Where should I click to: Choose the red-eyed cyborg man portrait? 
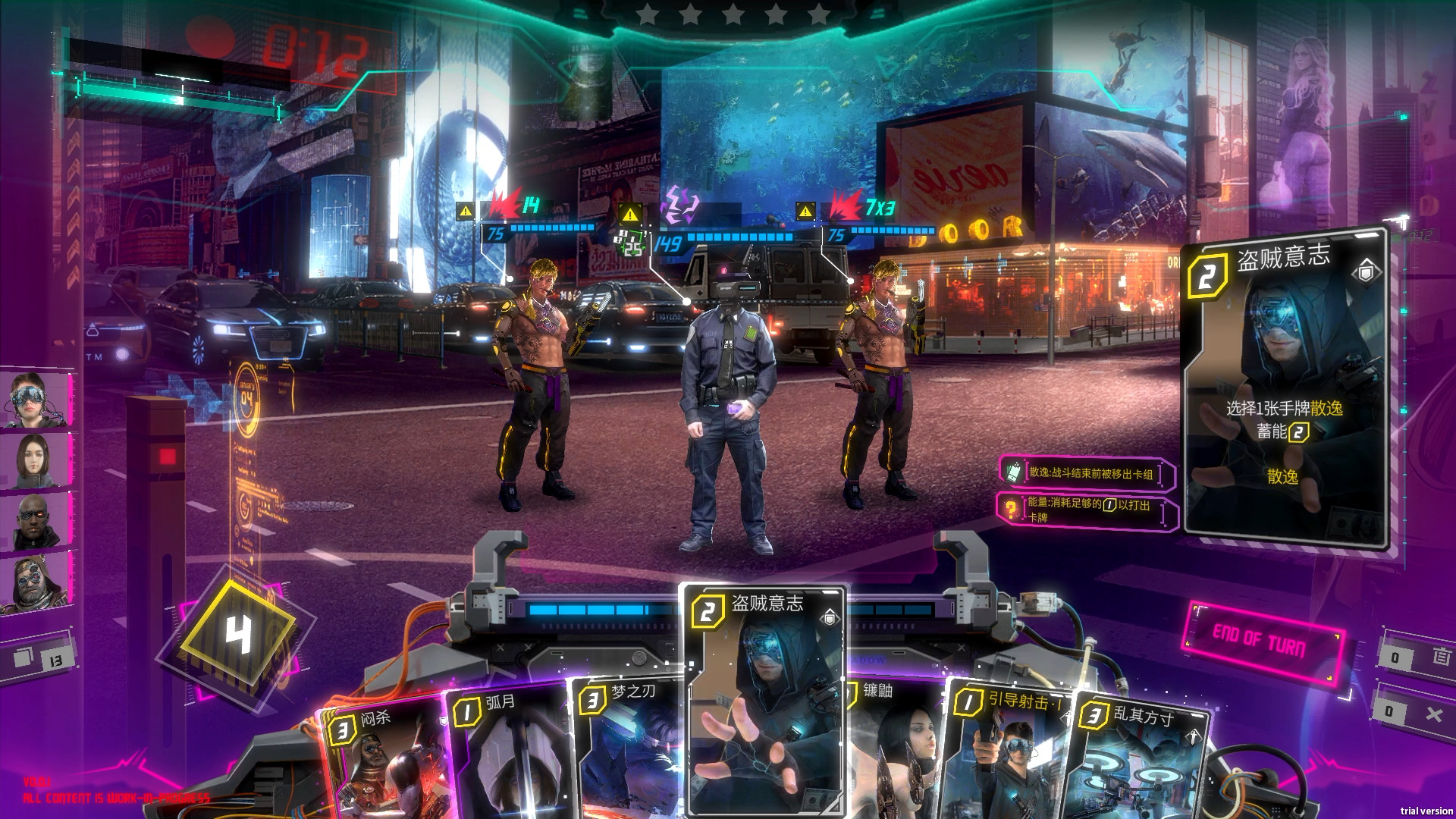(x=34, y=521)
